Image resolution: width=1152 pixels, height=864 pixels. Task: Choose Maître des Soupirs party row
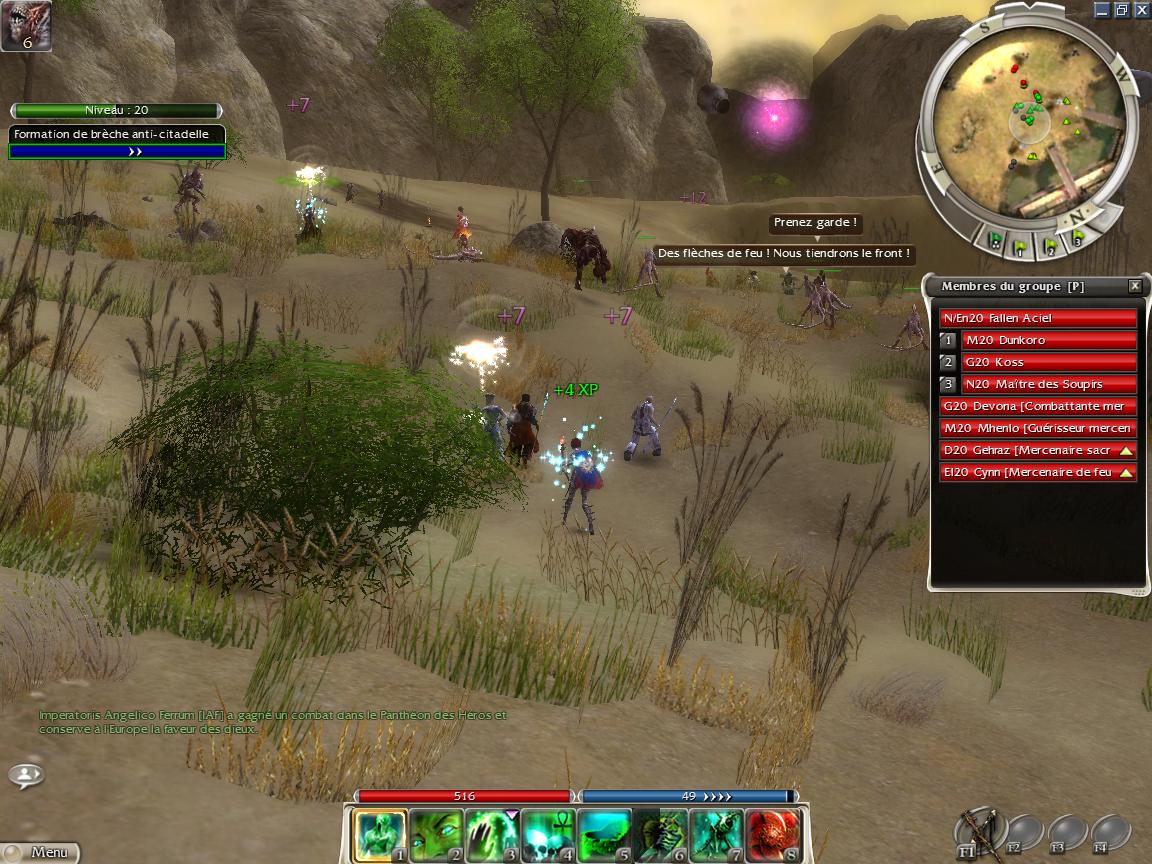tap(1048, 384)
